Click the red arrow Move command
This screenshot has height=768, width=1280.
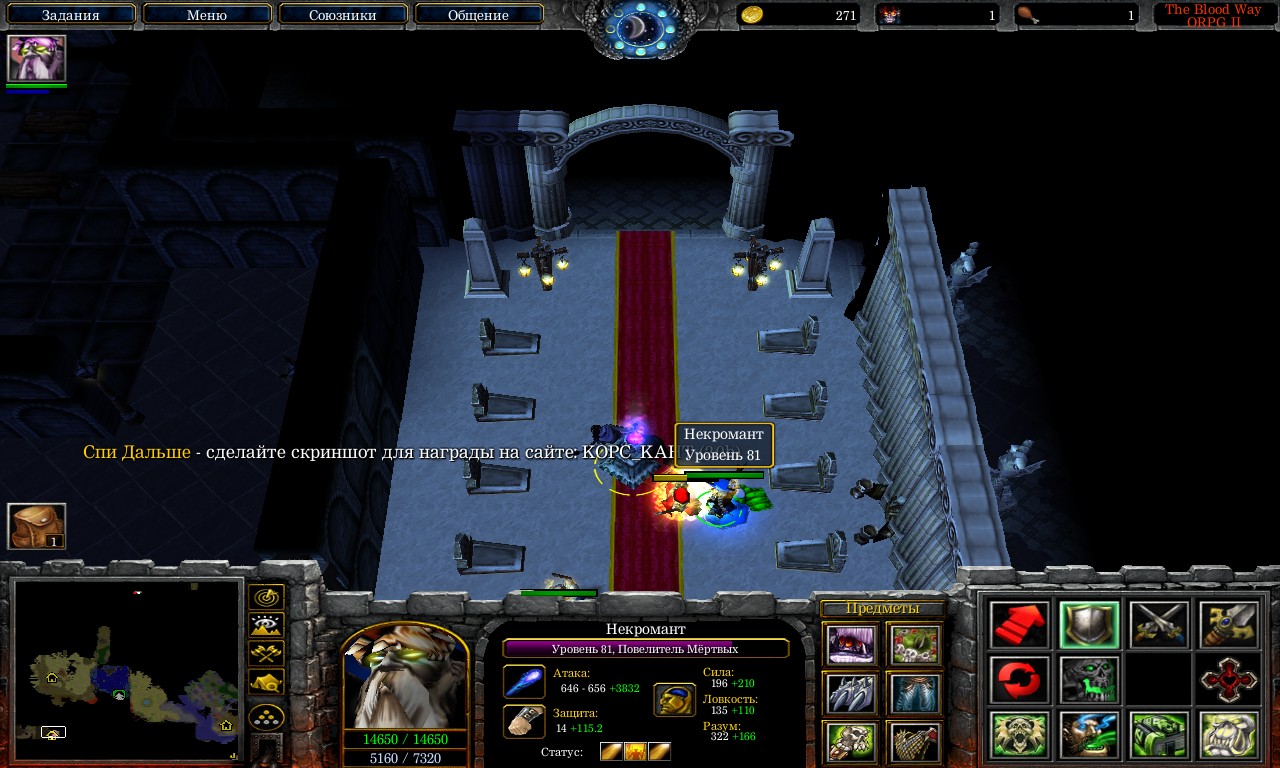pos(1019,625)
